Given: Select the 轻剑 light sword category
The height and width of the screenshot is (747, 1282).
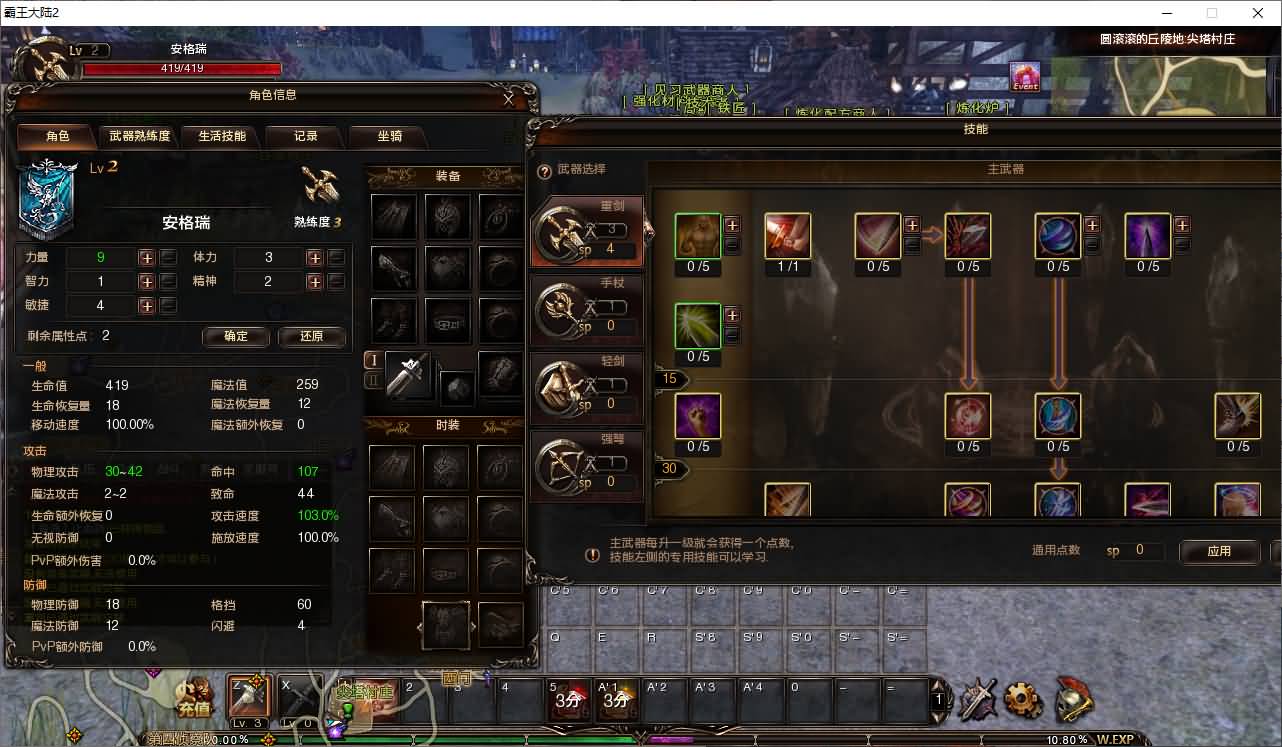Looking at the screenshot, I should click(x=587, y=382).
